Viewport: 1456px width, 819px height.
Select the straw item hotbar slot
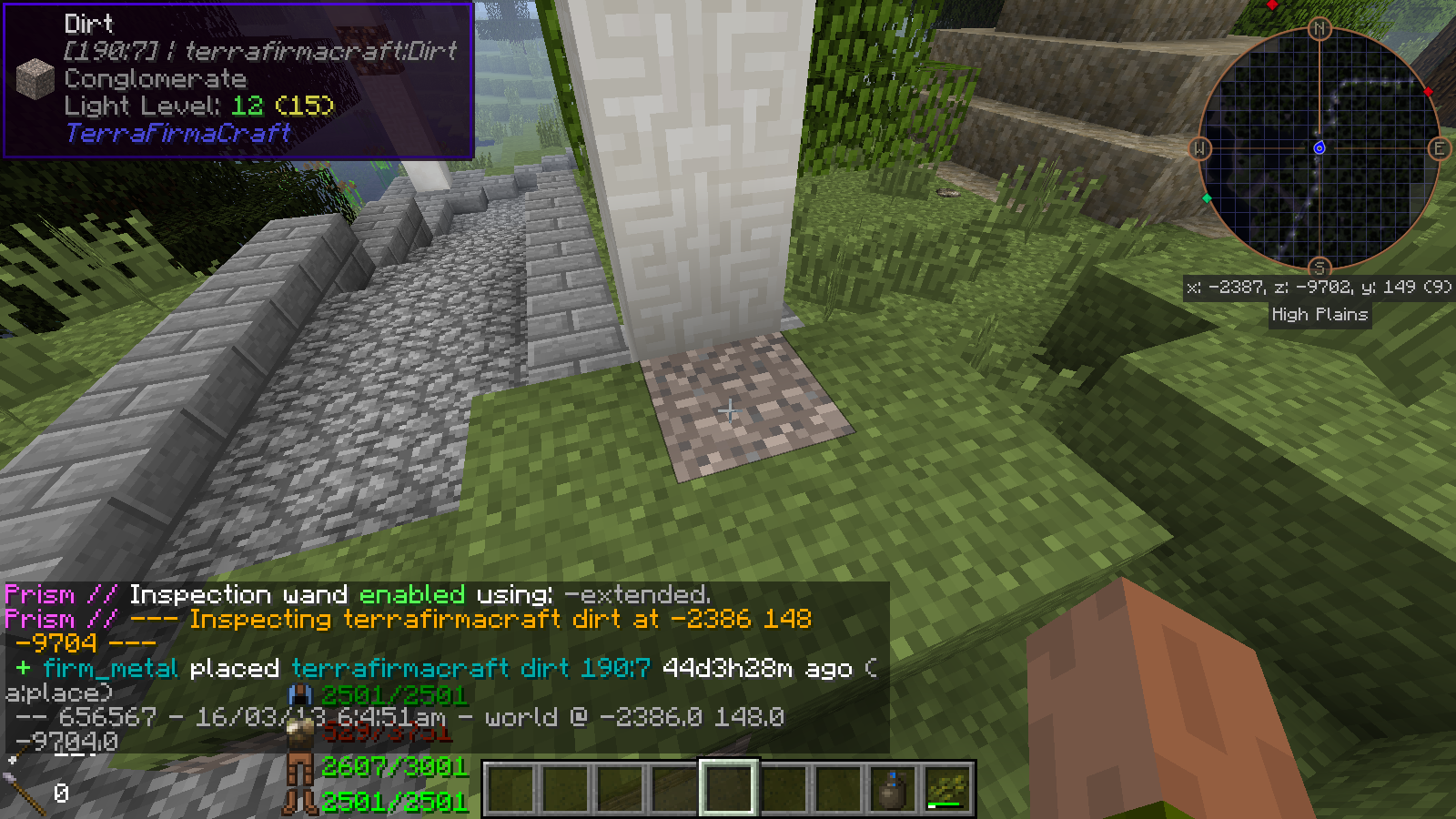946,788
